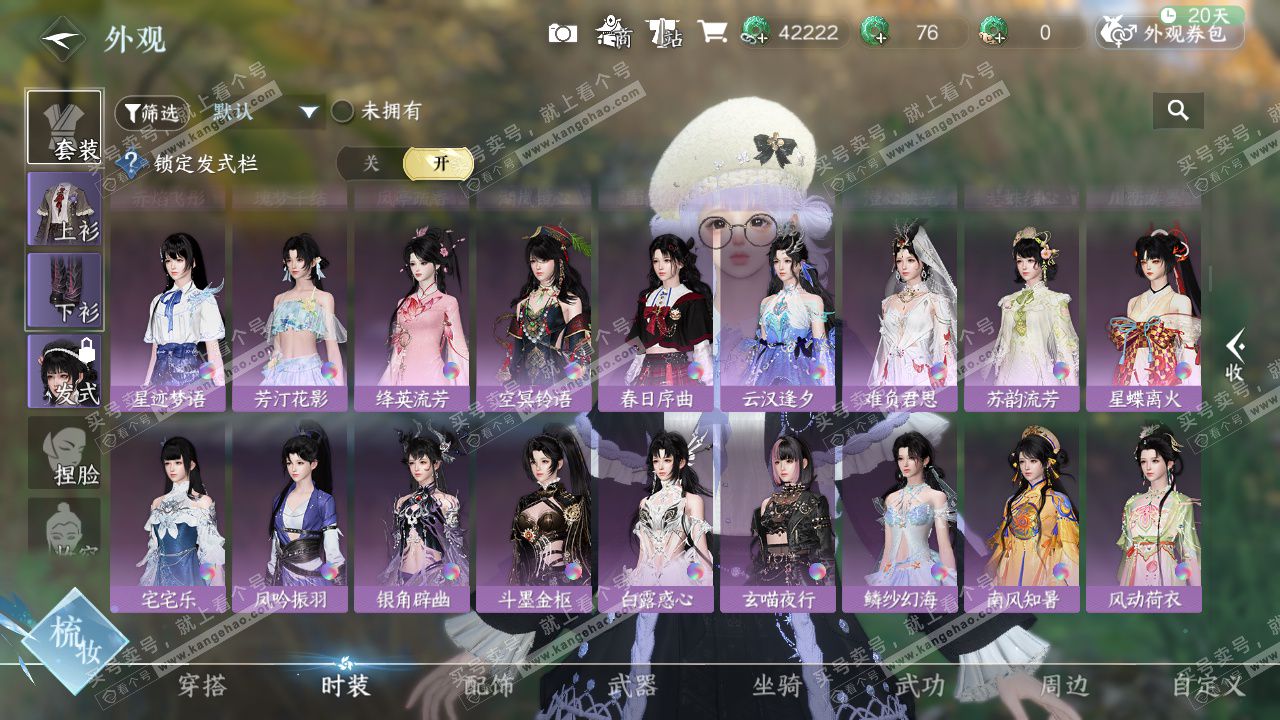
Task: Open the magnifier search button
Action: 1178,111
